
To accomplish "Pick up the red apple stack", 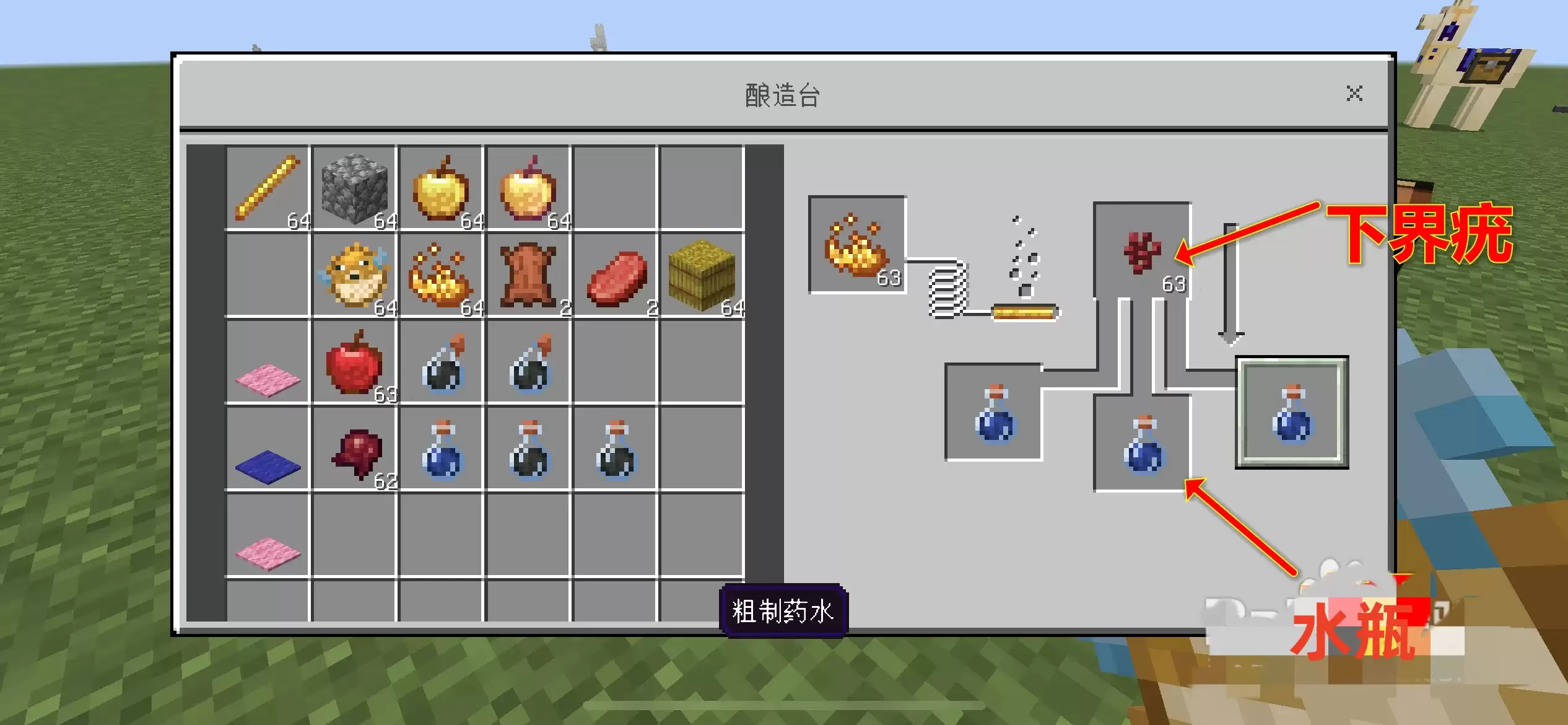I will 354,366.
